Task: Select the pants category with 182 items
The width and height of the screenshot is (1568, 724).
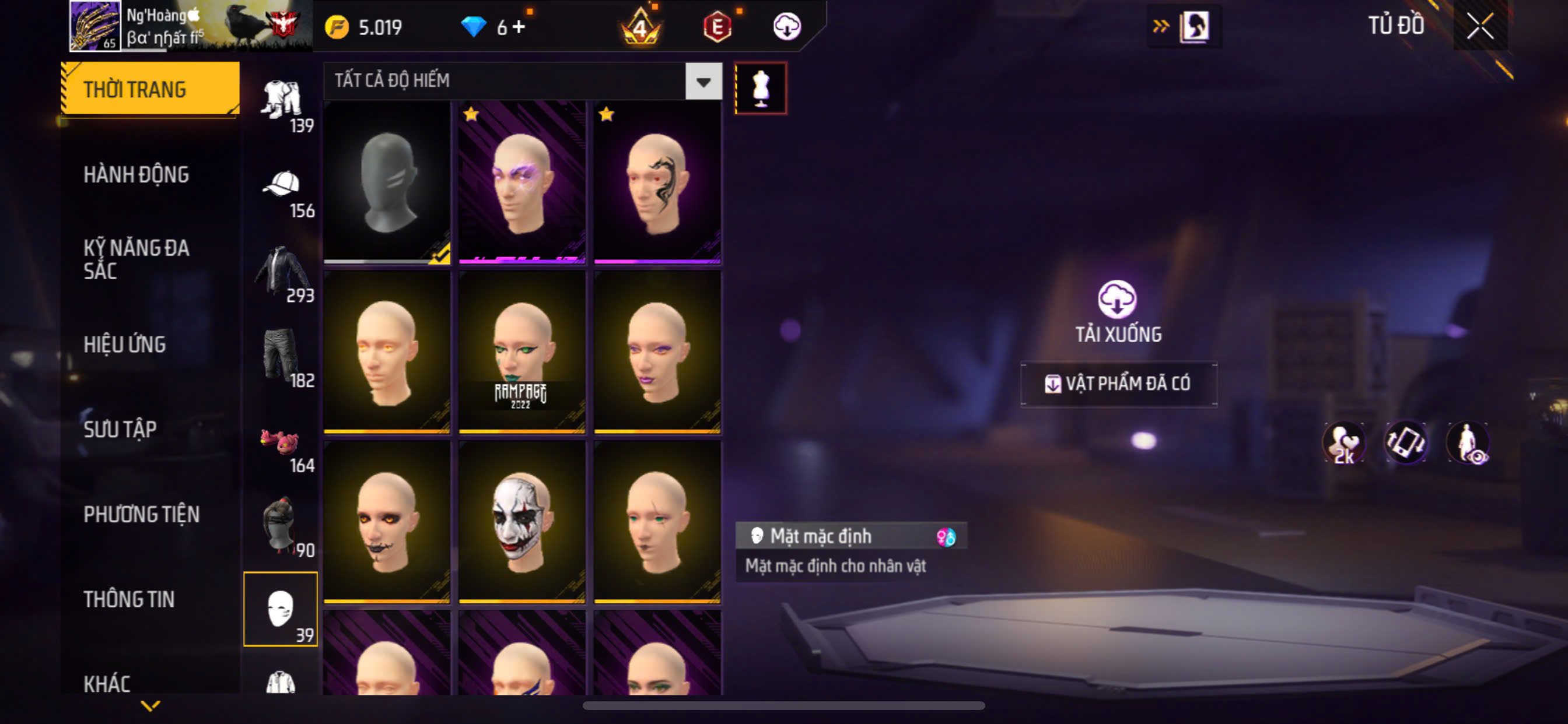Action: click(x=281, y=360)
